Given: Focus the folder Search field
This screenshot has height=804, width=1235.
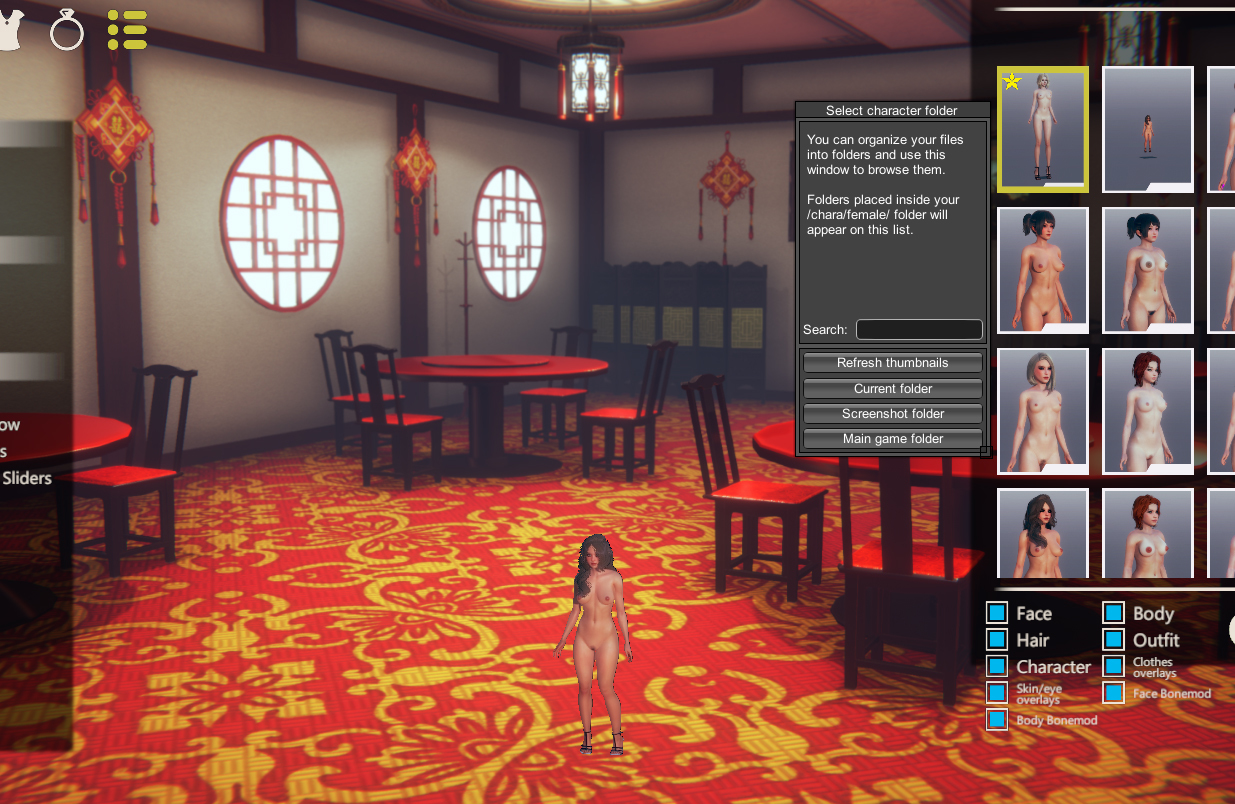Looking at the screenshot, I should [x=919, y=330].
